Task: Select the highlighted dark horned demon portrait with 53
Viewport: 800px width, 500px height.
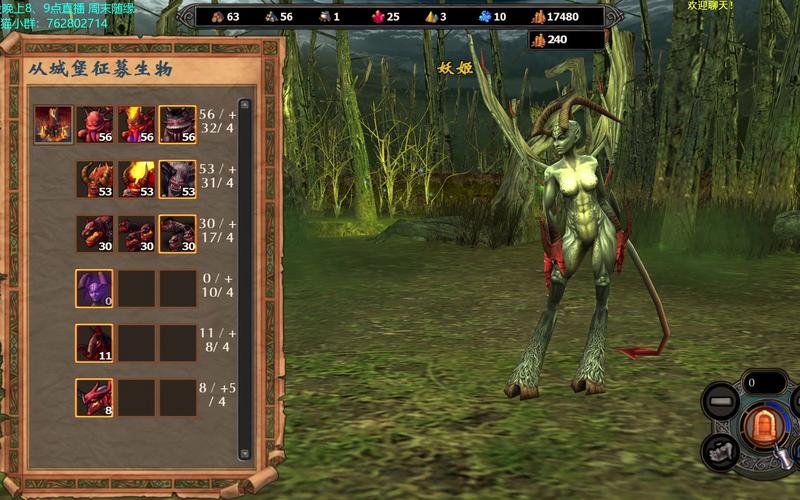Action: pos(177,179)
